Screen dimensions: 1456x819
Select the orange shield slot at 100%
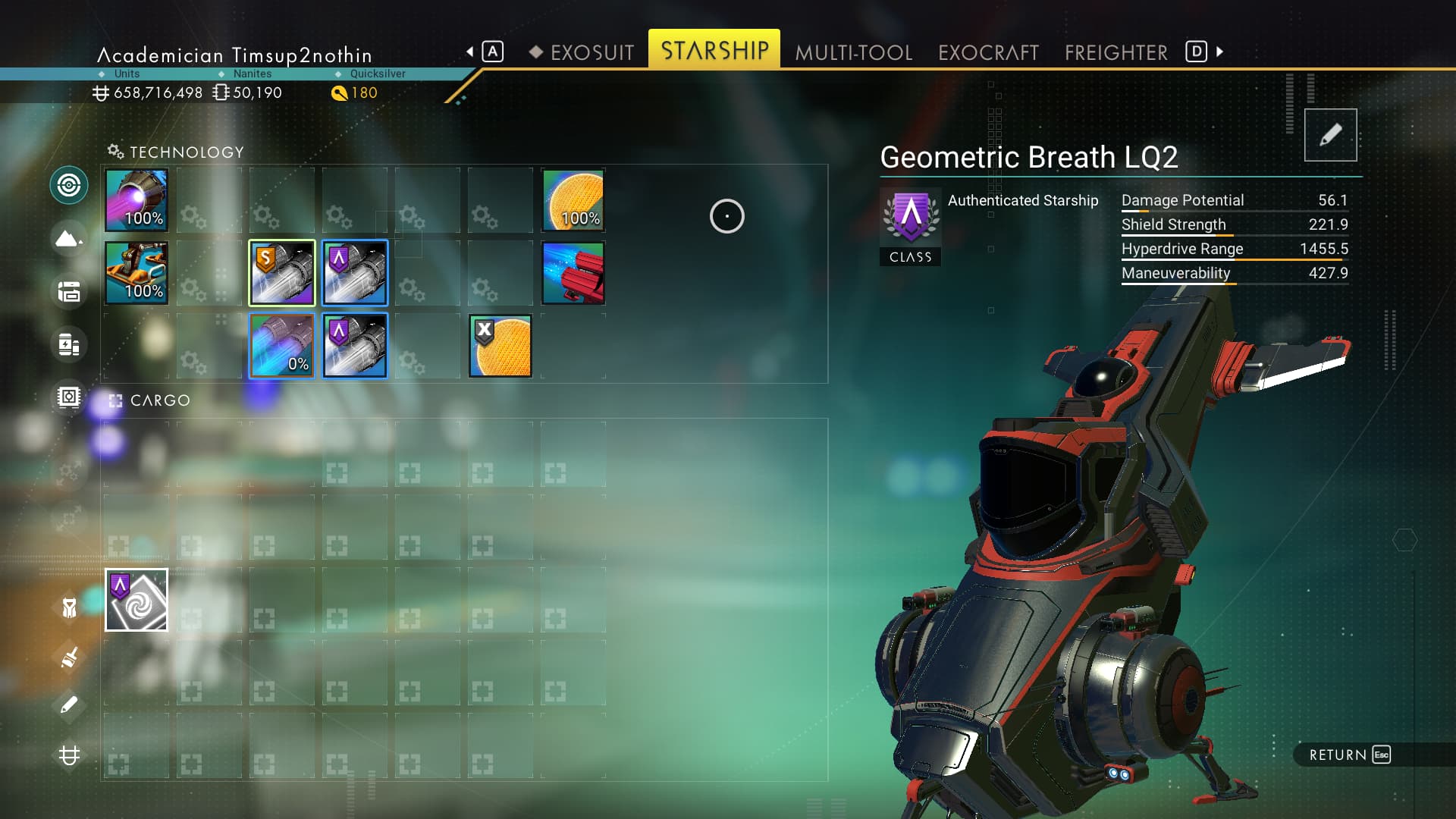[573, 200]
